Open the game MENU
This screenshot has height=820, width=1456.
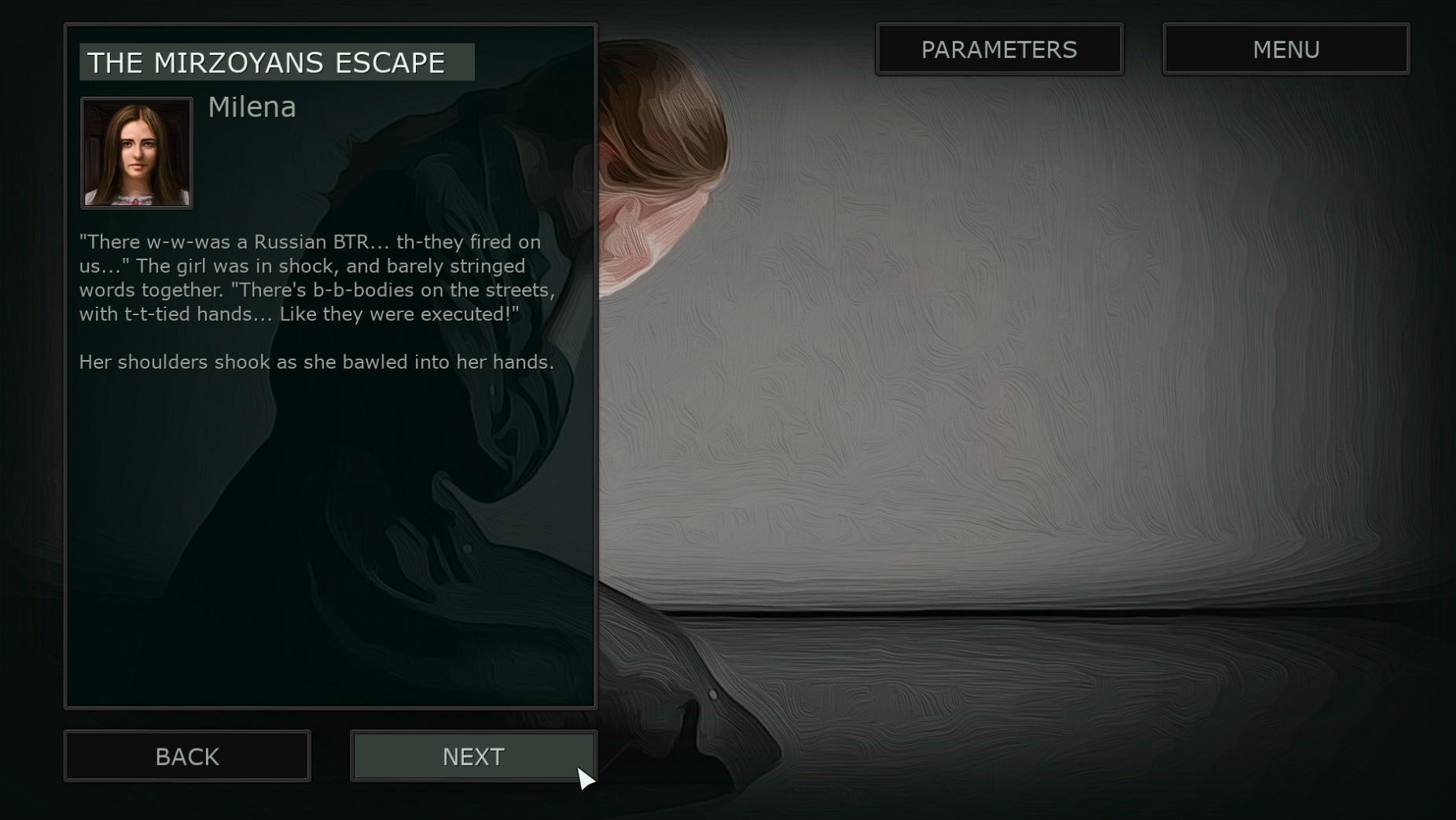(1285, 50)
